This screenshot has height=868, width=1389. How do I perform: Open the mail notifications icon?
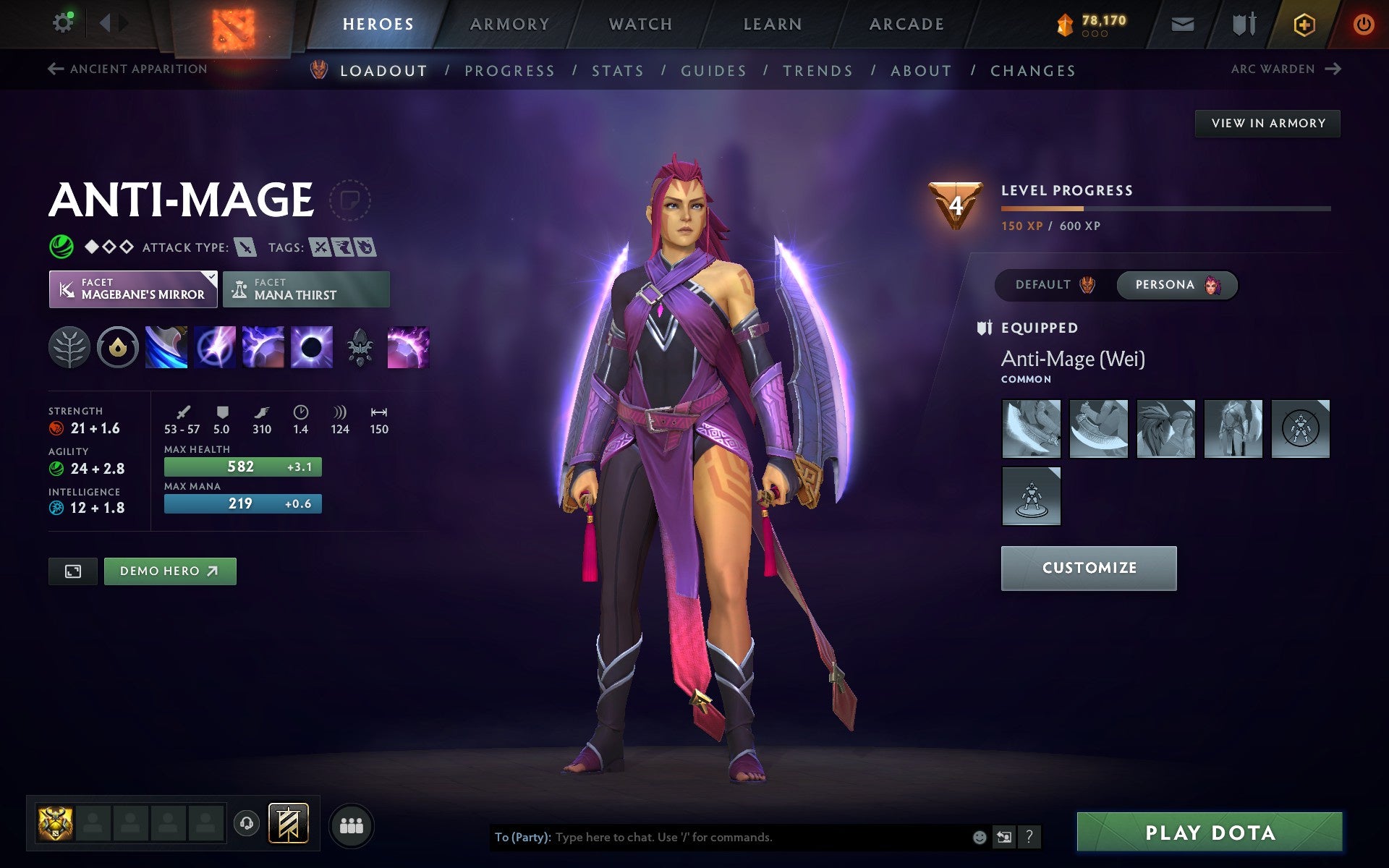pos(1182,22)
